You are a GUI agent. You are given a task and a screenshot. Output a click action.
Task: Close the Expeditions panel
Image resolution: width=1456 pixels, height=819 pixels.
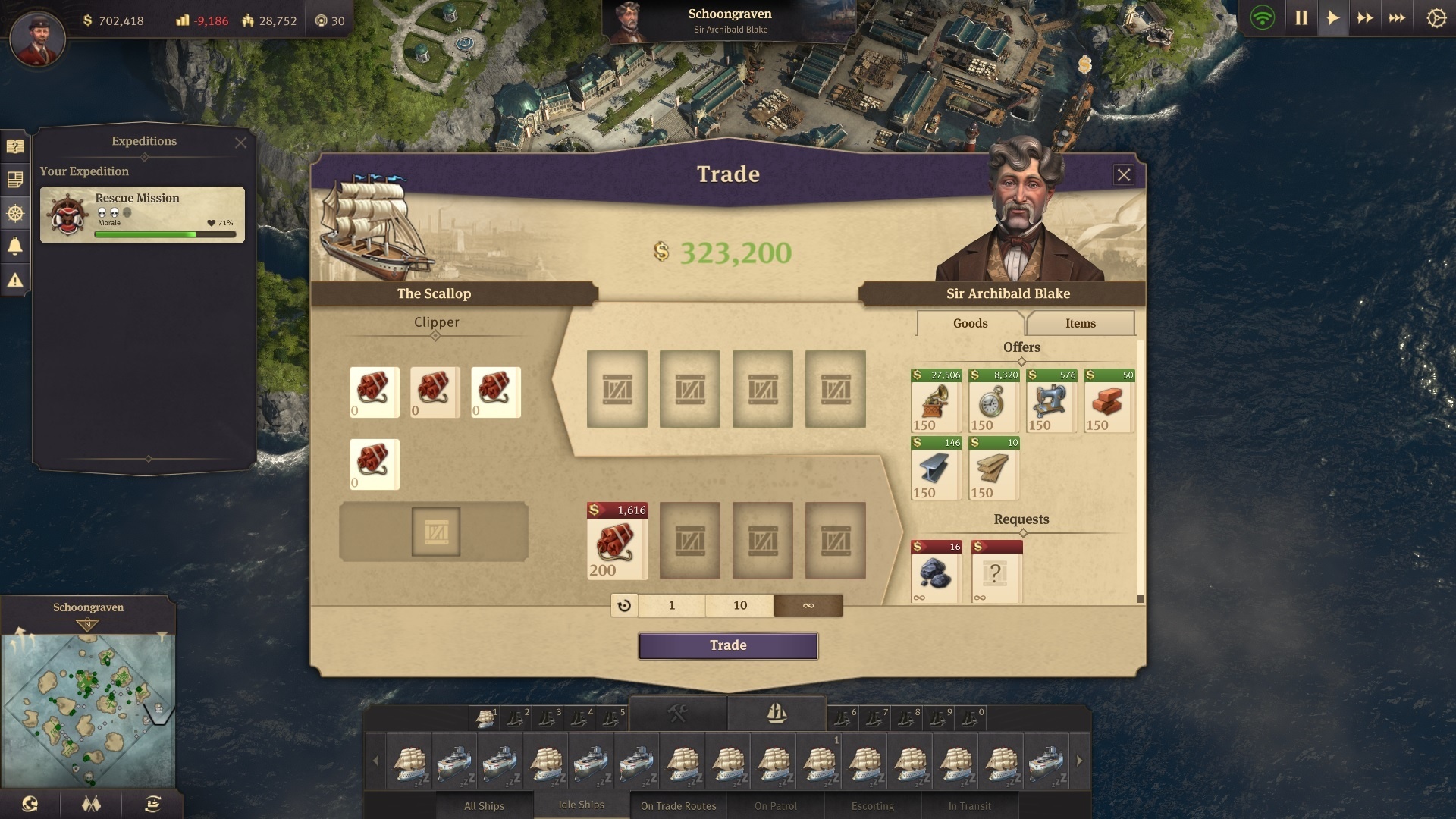pyautogui.click(x=240, y=143)
